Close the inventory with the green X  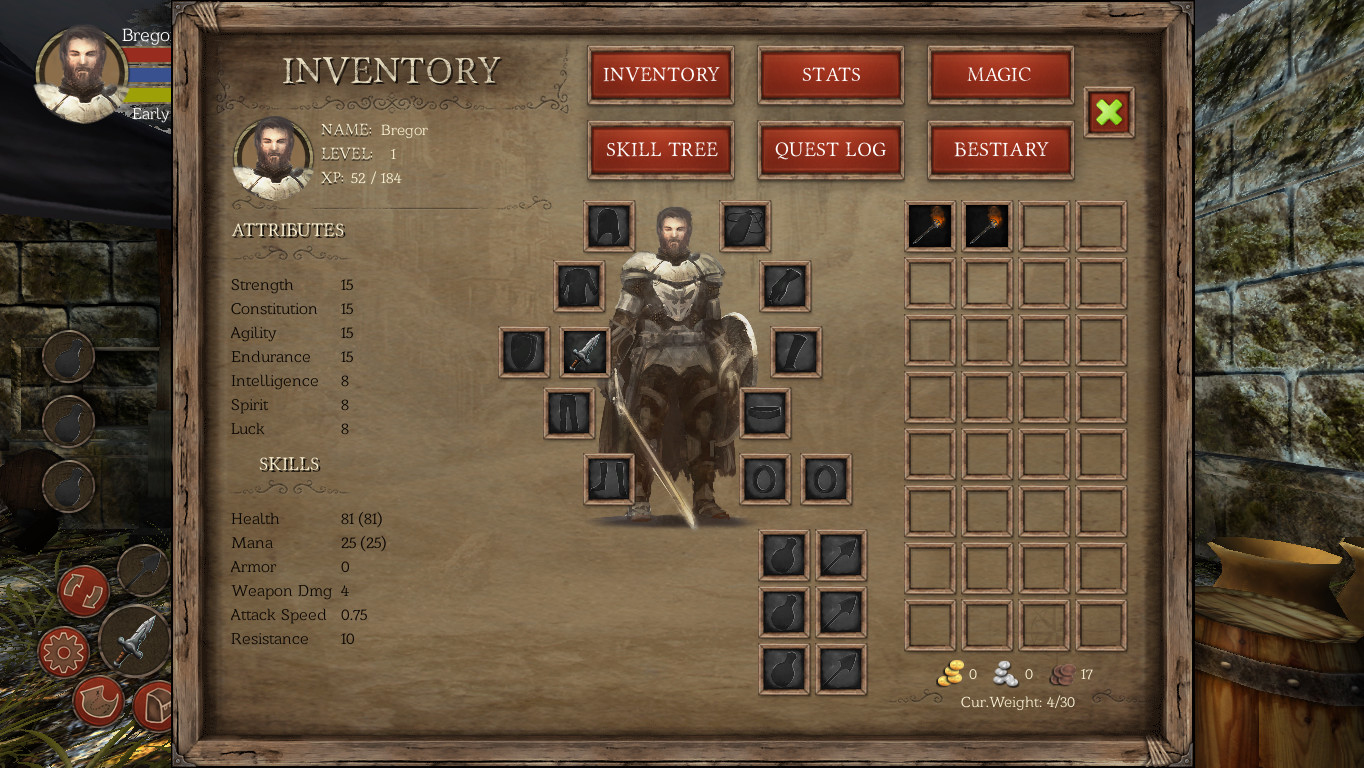(x=1109, y=112)
